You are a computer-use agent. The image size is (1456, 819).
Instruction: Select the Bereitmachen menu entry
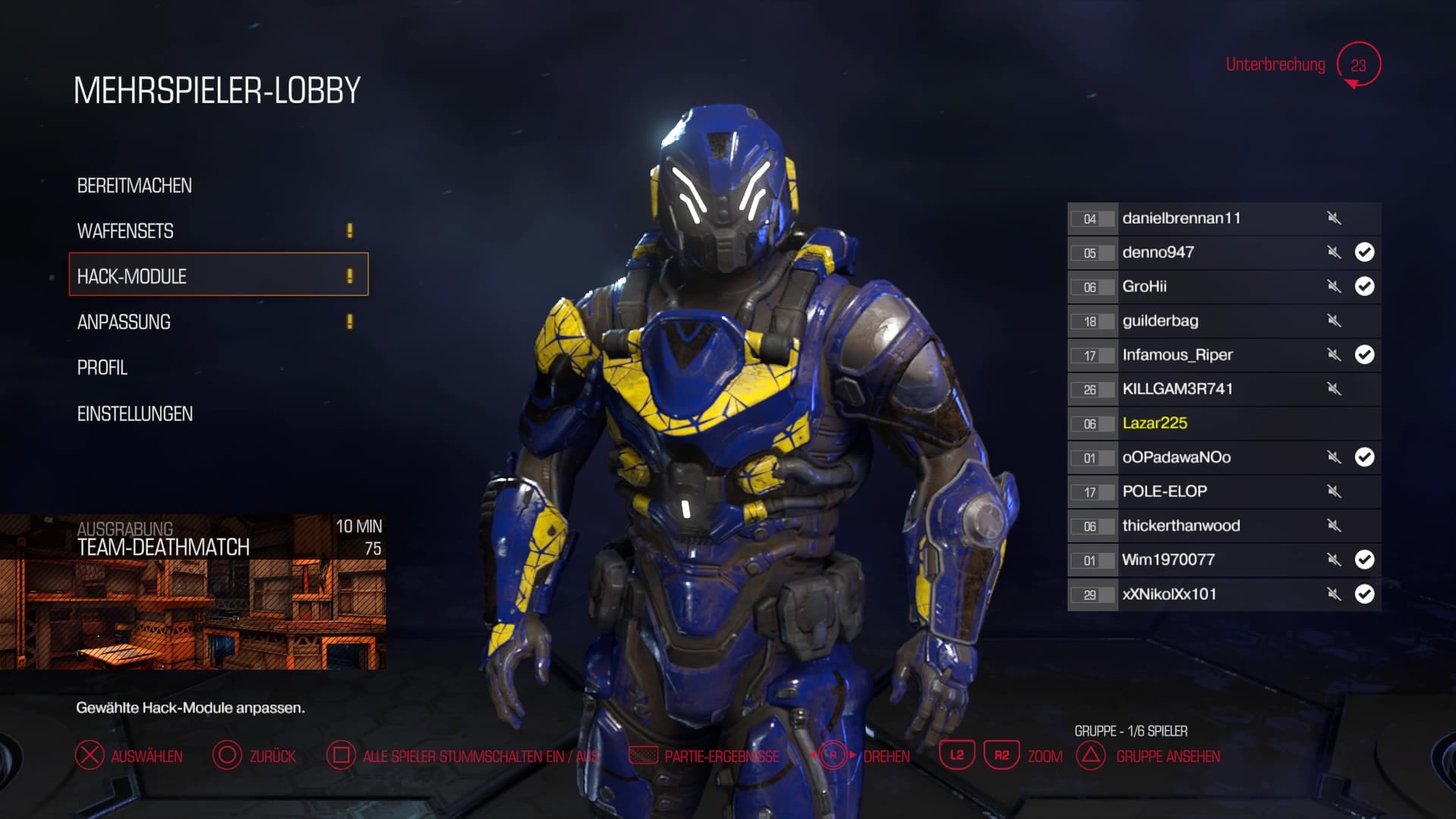coord(134,186)
